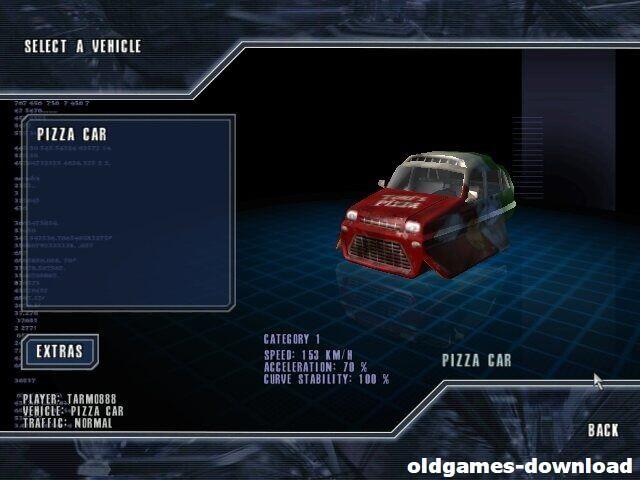Select Pizza Car in the vehicle list
The height and width of the screenshot is (480, 640).
tap(72, 135)
